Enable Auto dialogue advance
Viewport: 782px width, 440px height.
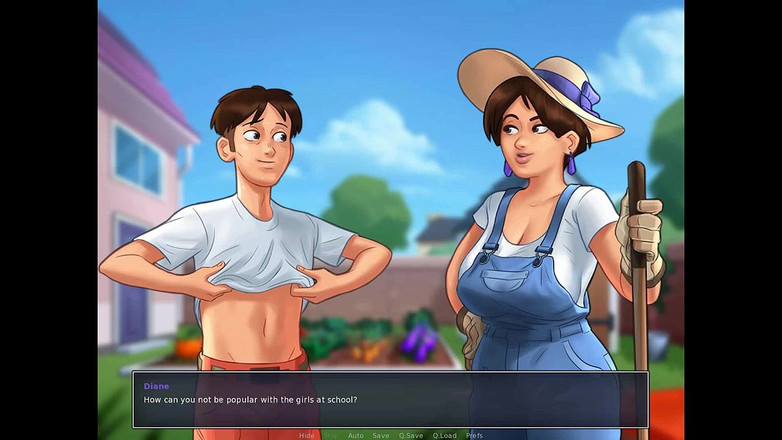[x=355, y=436]
